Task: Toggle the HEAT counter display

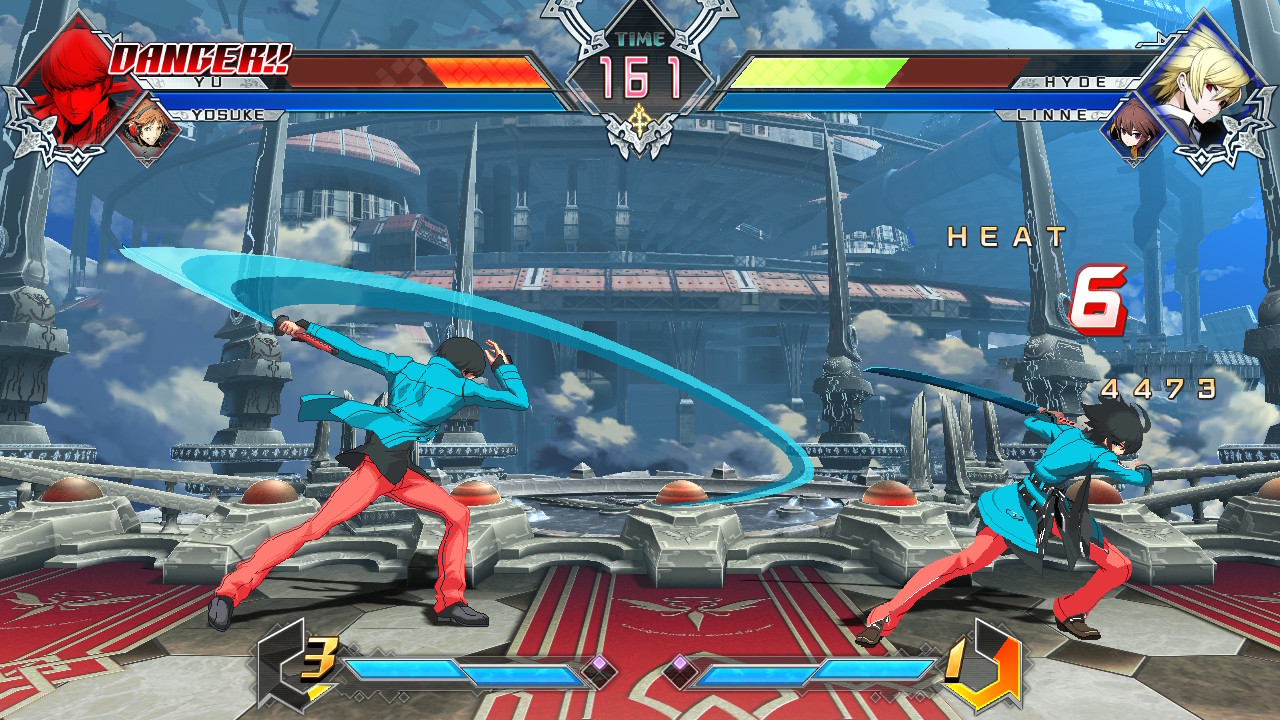Action: 1003,238
